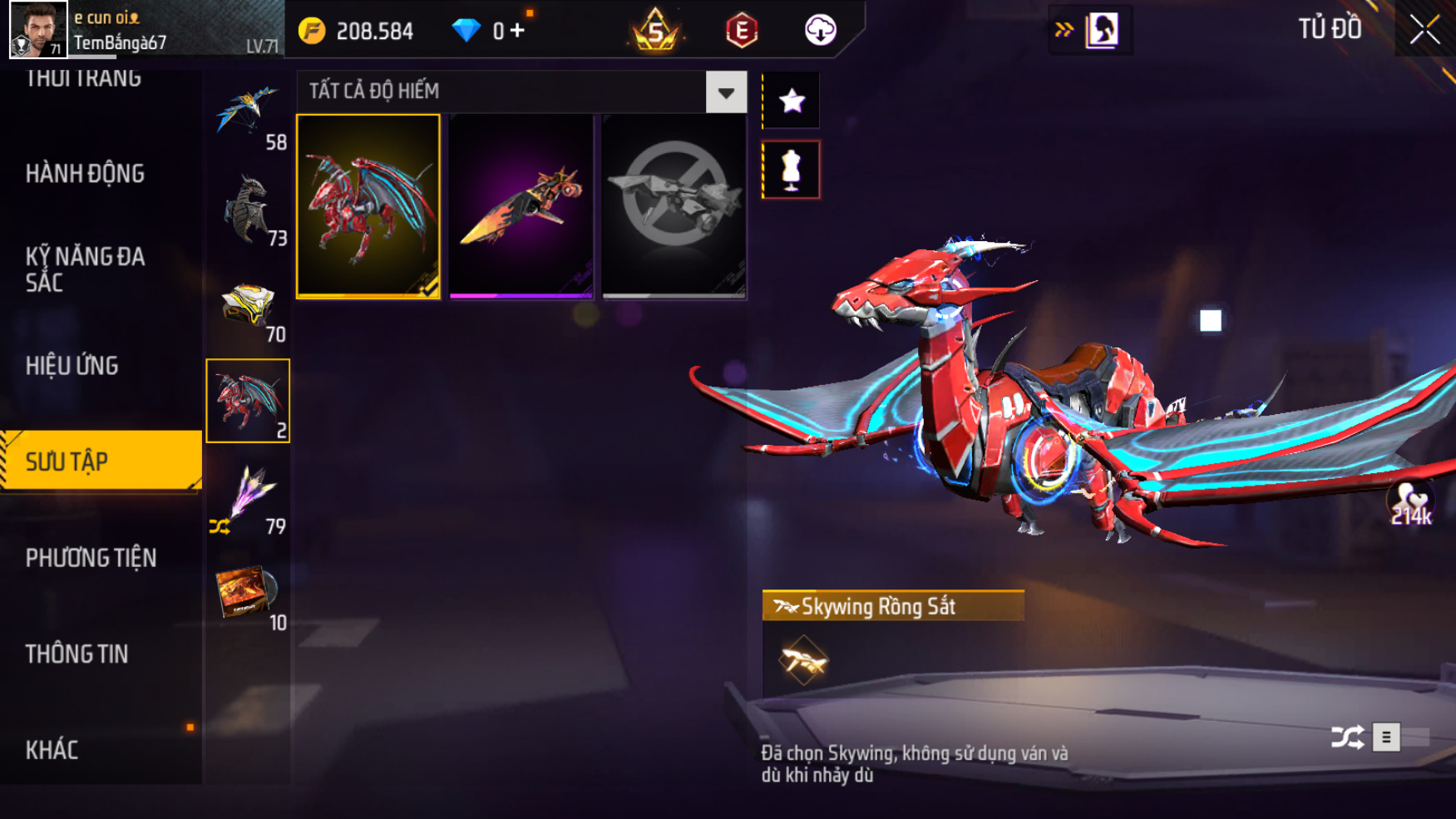Image resolution: width=1456 pixels, height=819 pixels.
Task: Open the Tất Cả Độ Hiếm rarity dropdown
Action: (x=726, y=92)
